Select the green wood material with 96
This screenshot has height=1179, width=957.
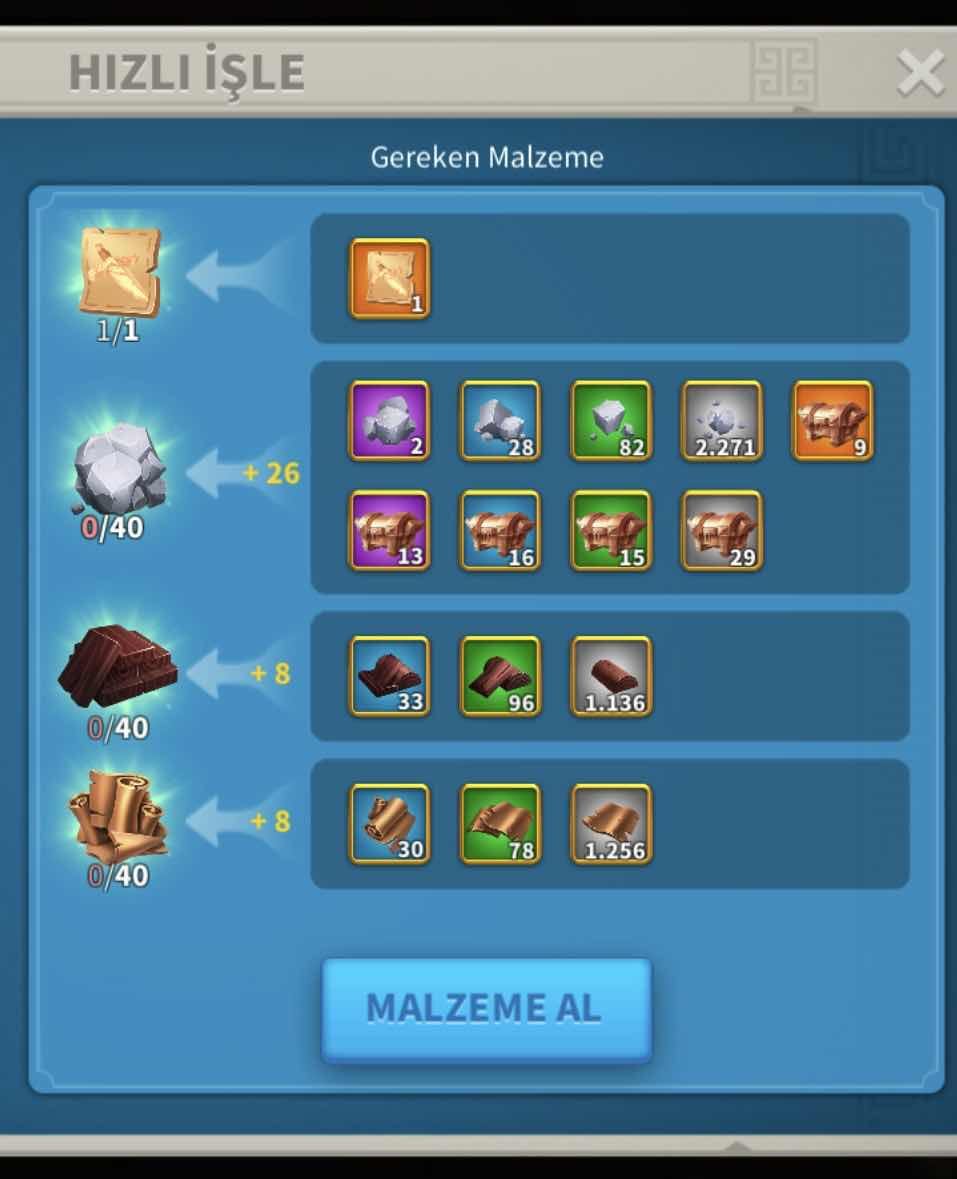point(500,677)
